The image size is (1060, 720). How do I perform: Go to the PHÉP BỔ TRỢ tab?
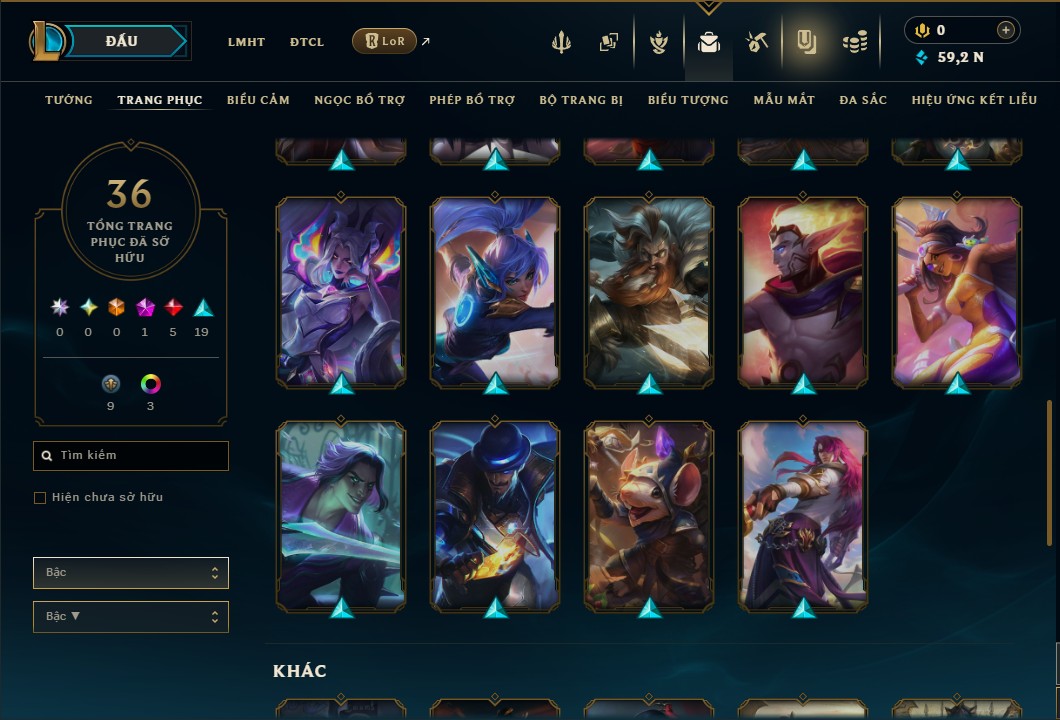click(472, 100)
